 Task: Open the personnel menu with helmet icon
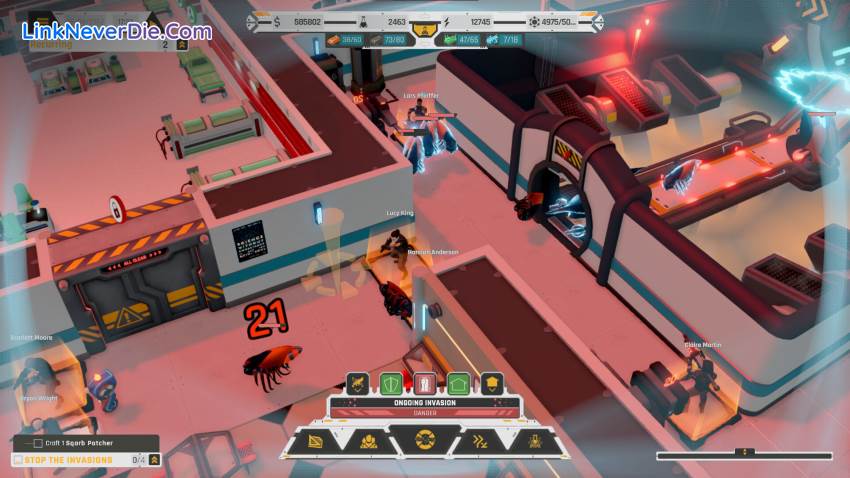(x=369, y=440)
